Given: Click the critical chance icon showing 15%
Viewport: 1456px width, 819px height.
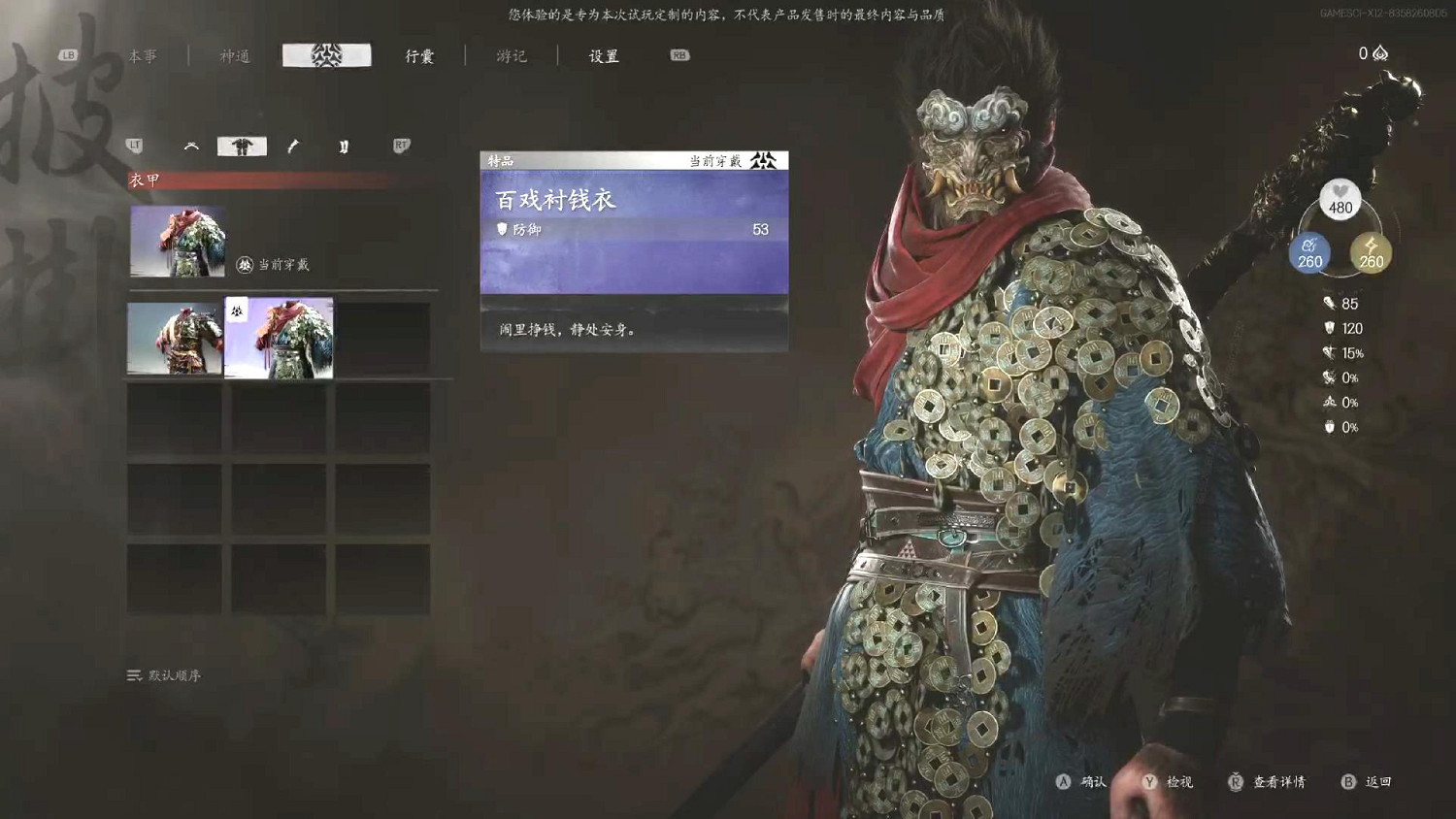Looking at the screenshot, I should click(x=1329, y=353).
